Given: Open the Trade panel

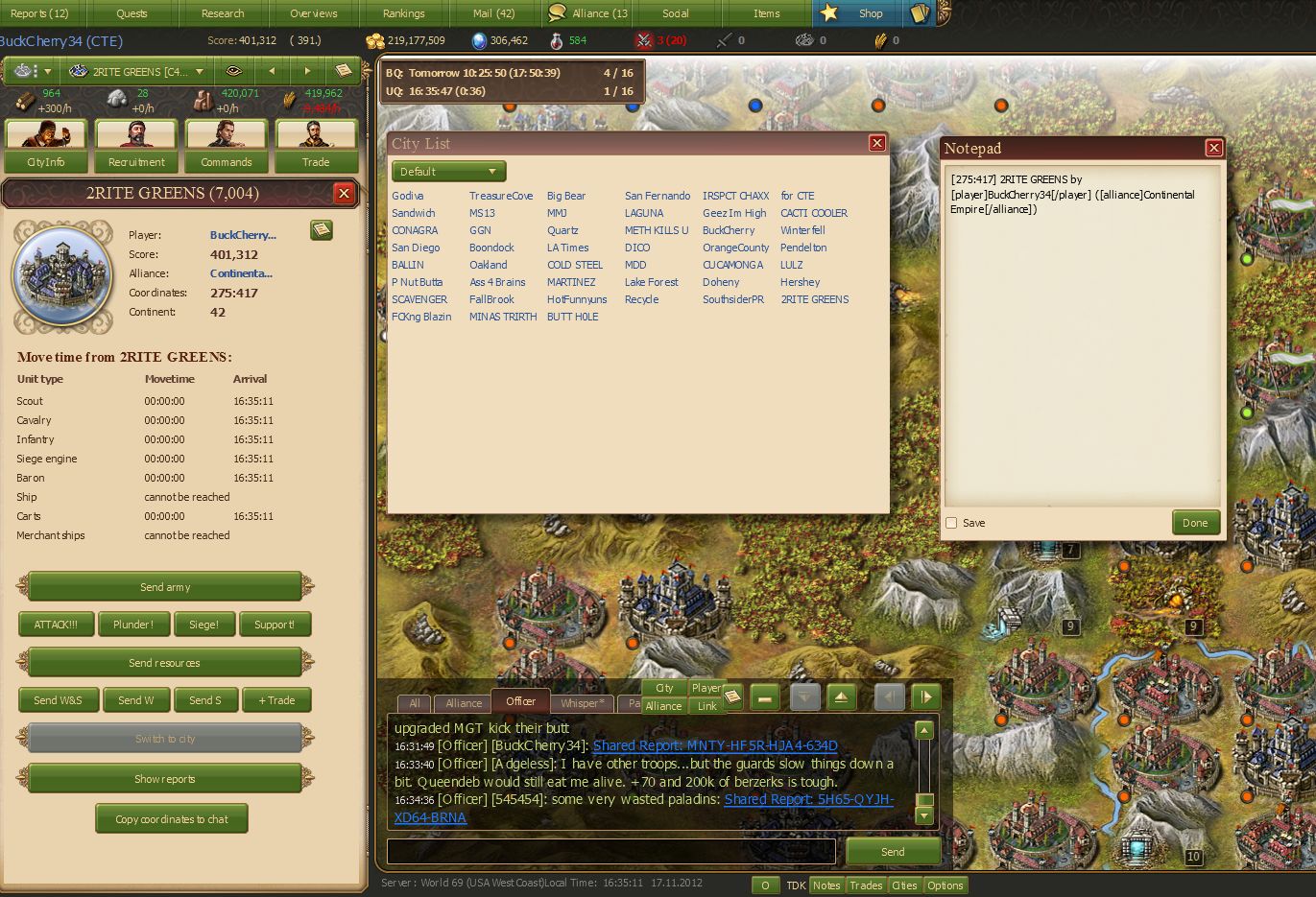Looking at the screenshot, I should coord(316,146).
